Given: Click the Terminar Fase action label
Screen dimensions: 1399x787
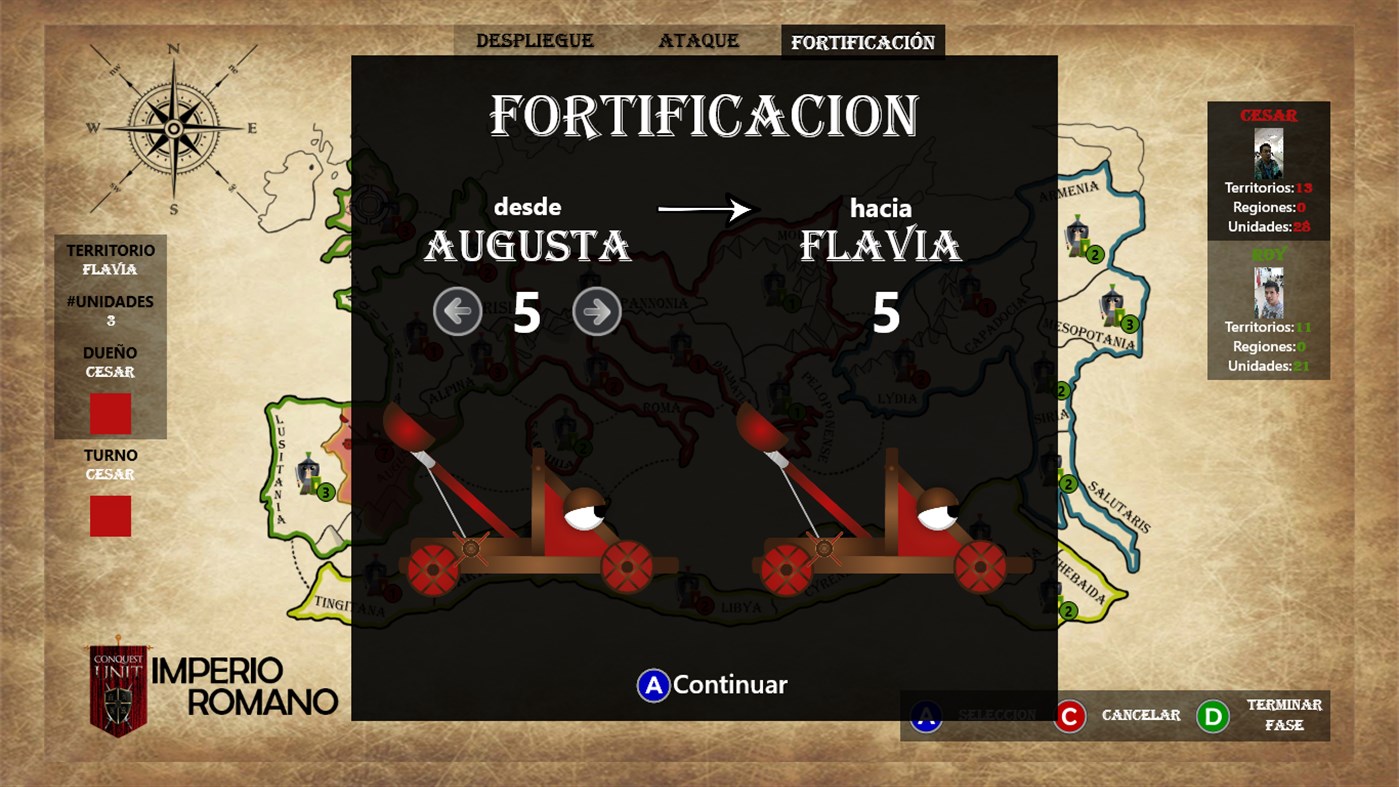Looking at the screenshot, I should pyautogui.click(x=1282, y=715).
